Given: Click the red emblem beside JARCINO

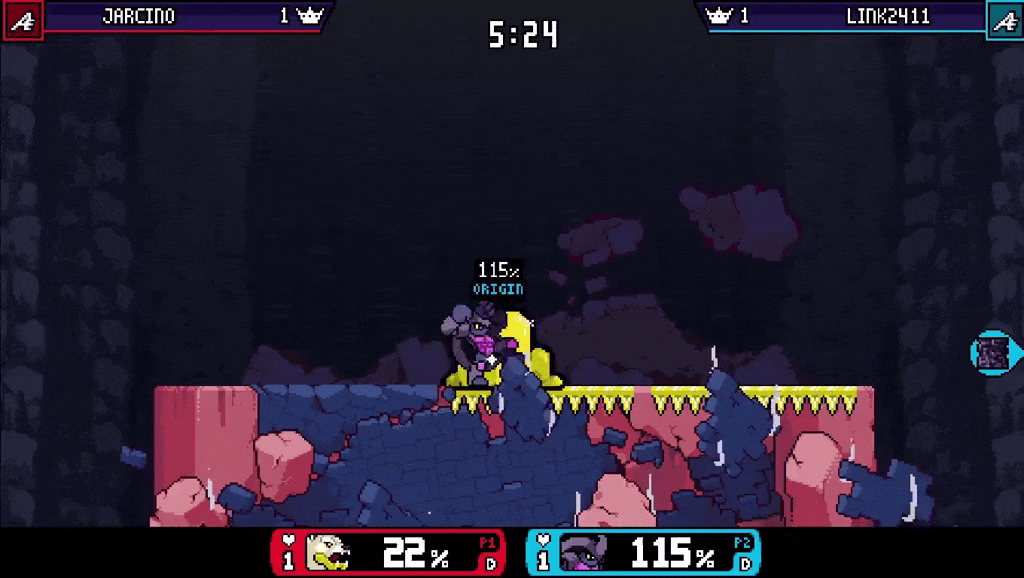Looking at the screenshot, I should (x=22, y=19).
